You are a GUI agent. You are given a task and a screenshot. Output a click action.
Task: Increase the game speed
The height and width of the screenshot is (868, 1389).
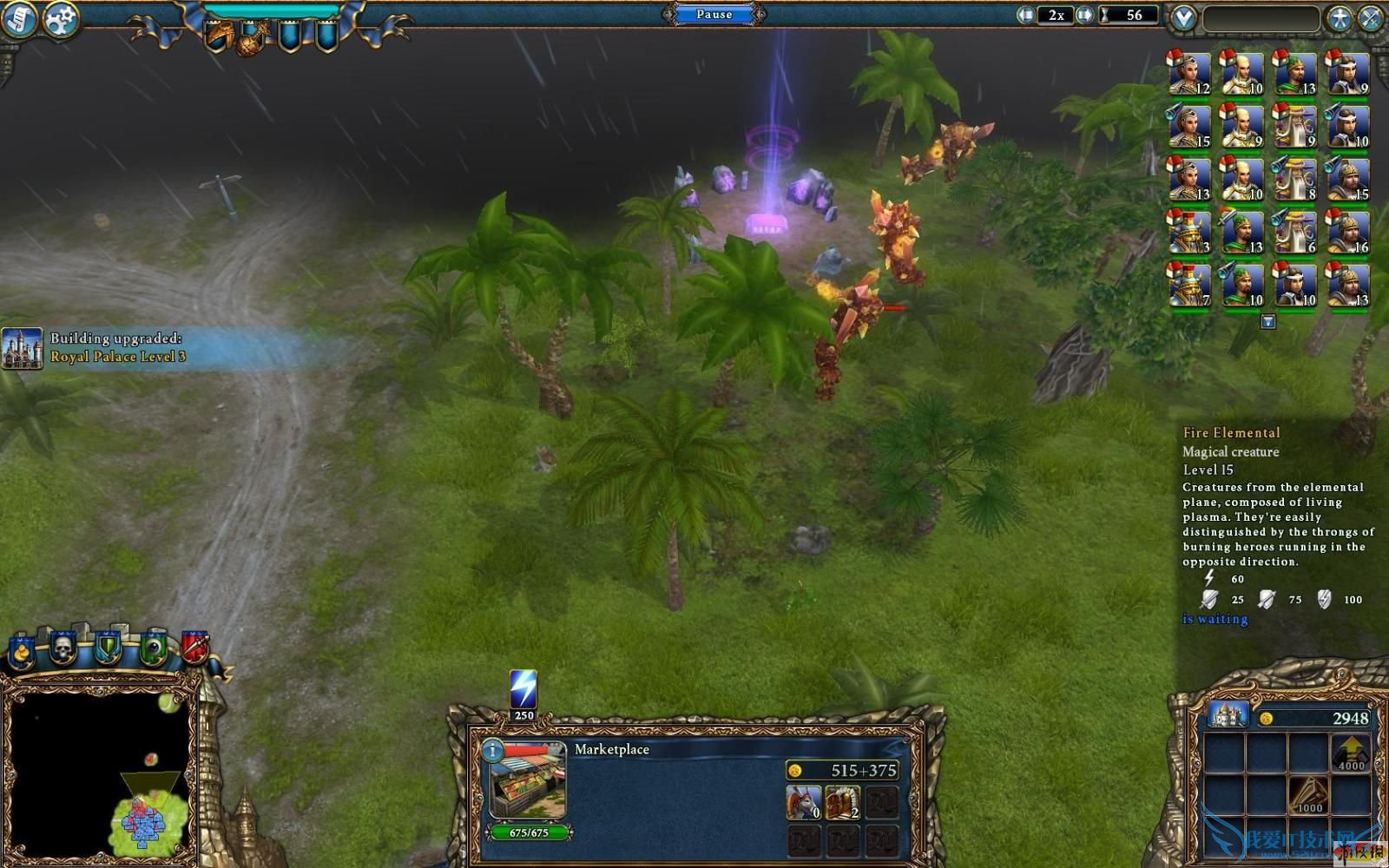pos(1084,15)
